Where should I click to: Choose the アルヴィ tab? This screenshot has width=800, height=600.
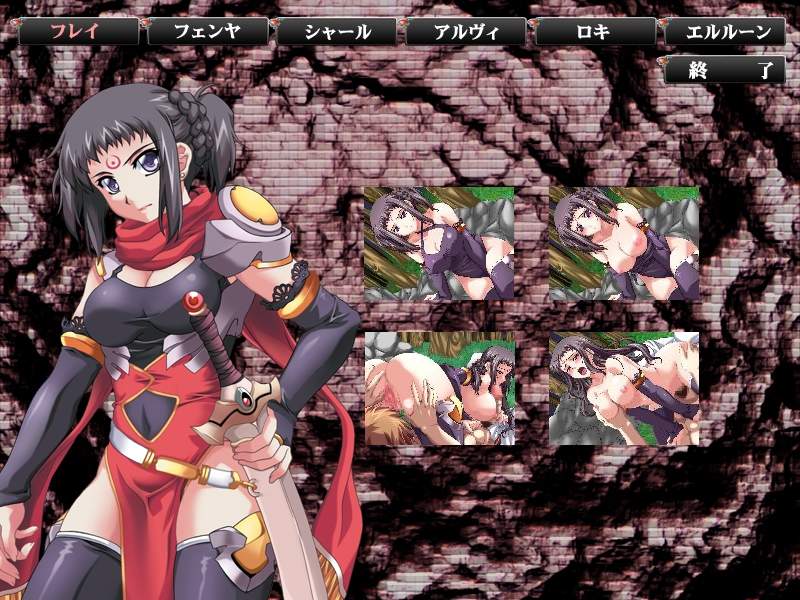[x=466, y=31]
